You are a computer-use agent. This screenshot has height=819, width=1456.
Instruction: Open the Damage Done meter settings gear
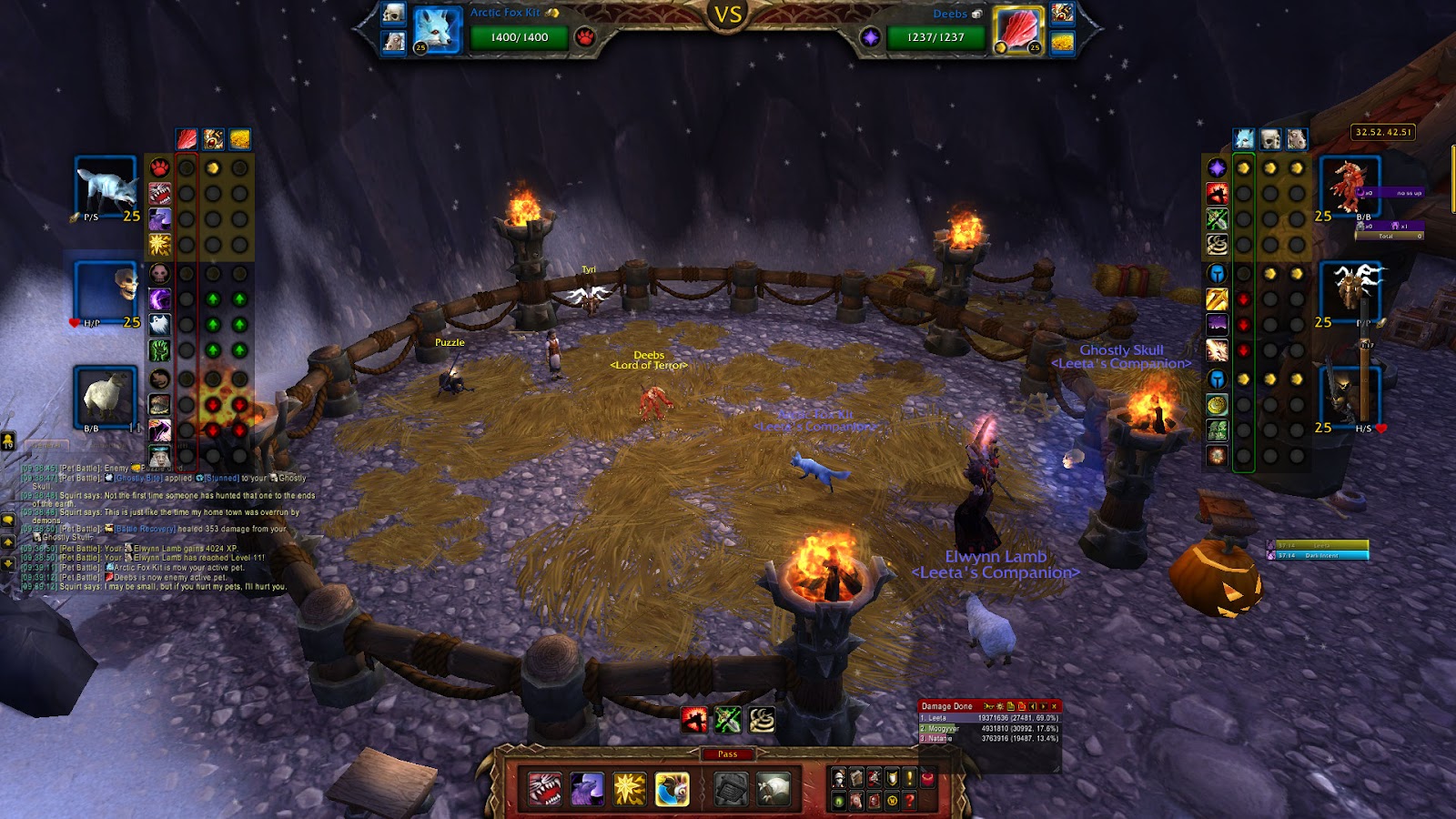999,706
